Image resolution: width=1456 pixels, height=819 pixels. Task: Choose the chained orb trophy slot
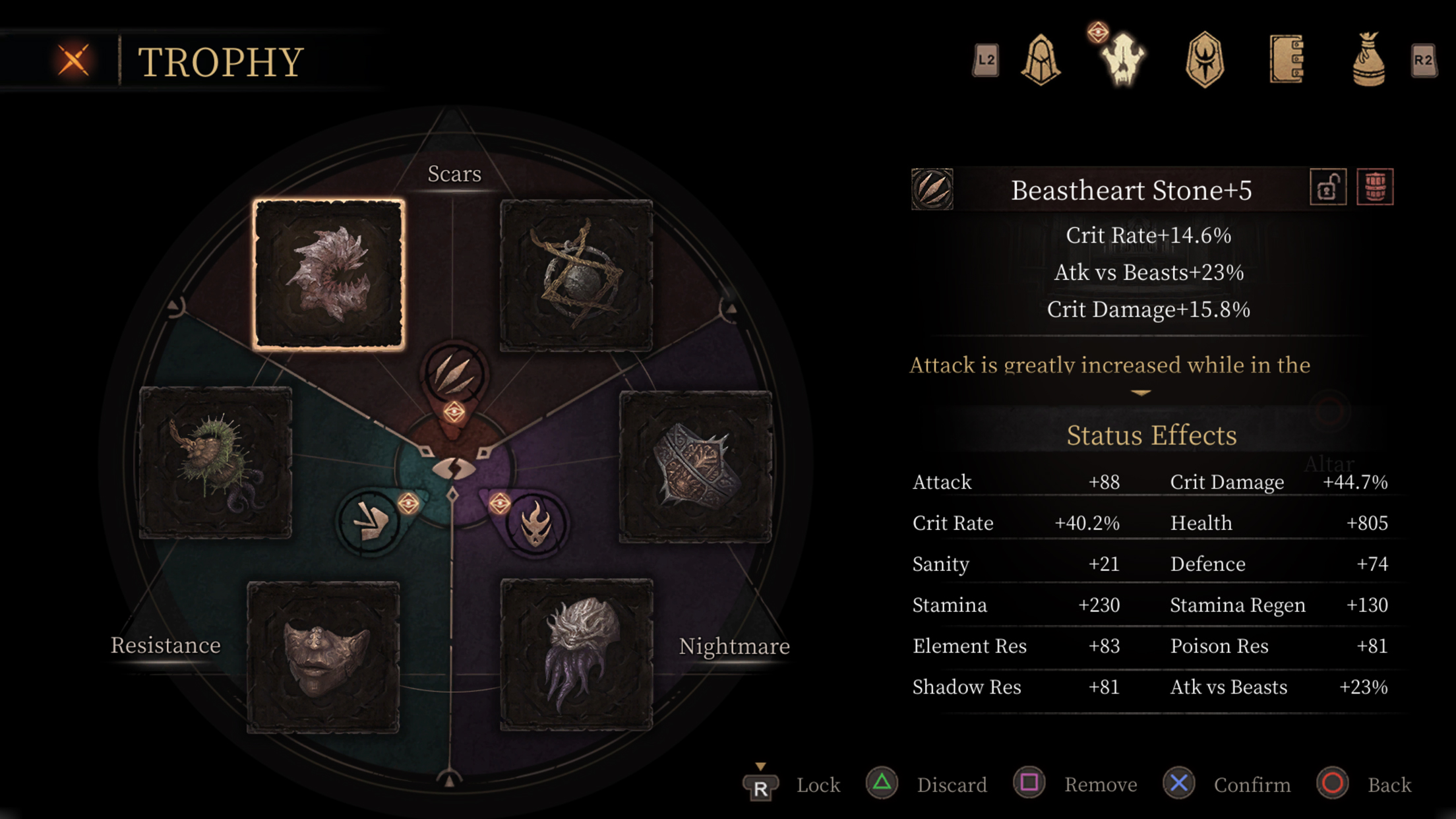[x=576, y=274]
